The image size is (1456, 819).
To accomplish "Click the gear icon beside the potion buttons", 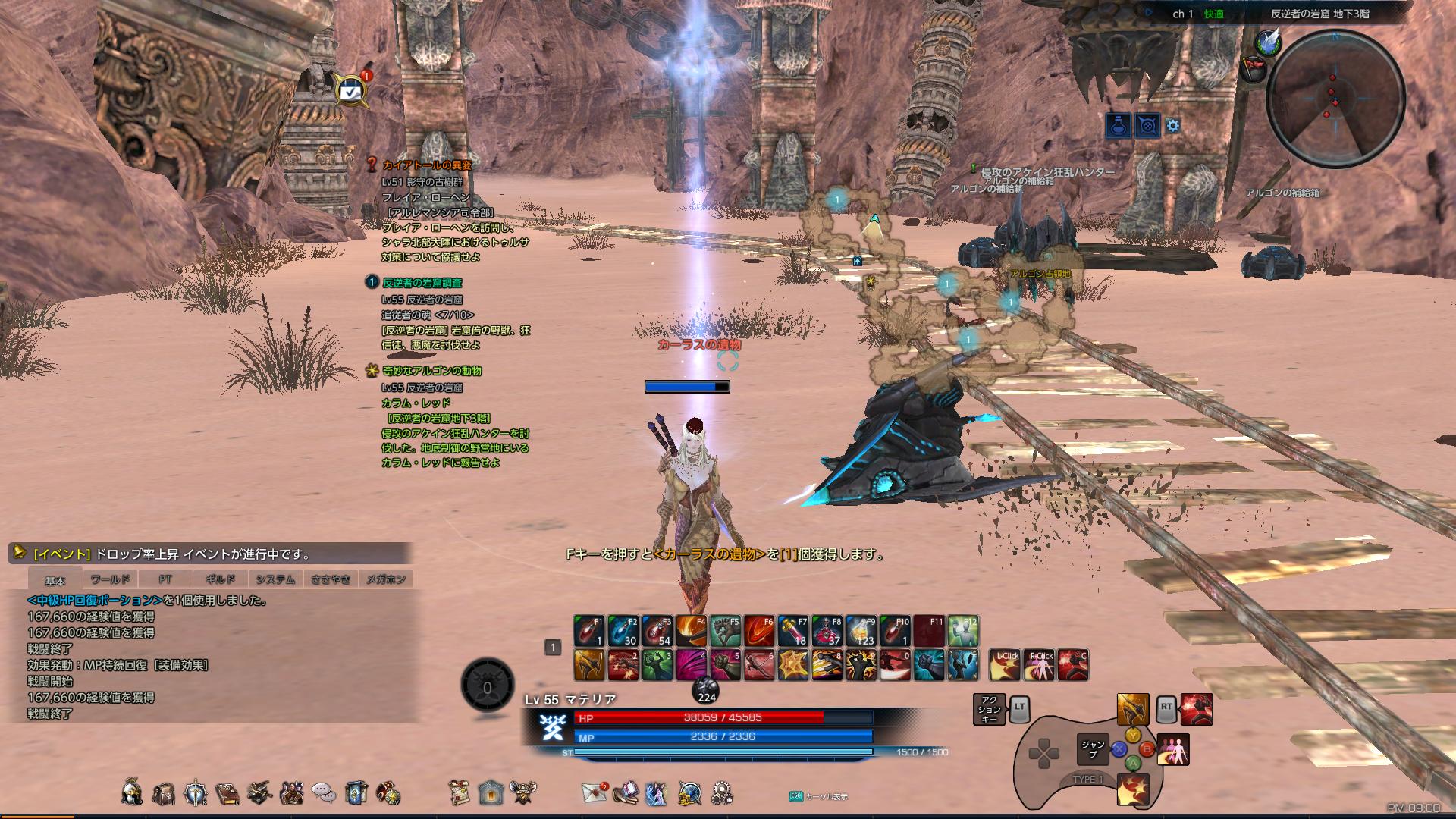I will click(1173, 125).
